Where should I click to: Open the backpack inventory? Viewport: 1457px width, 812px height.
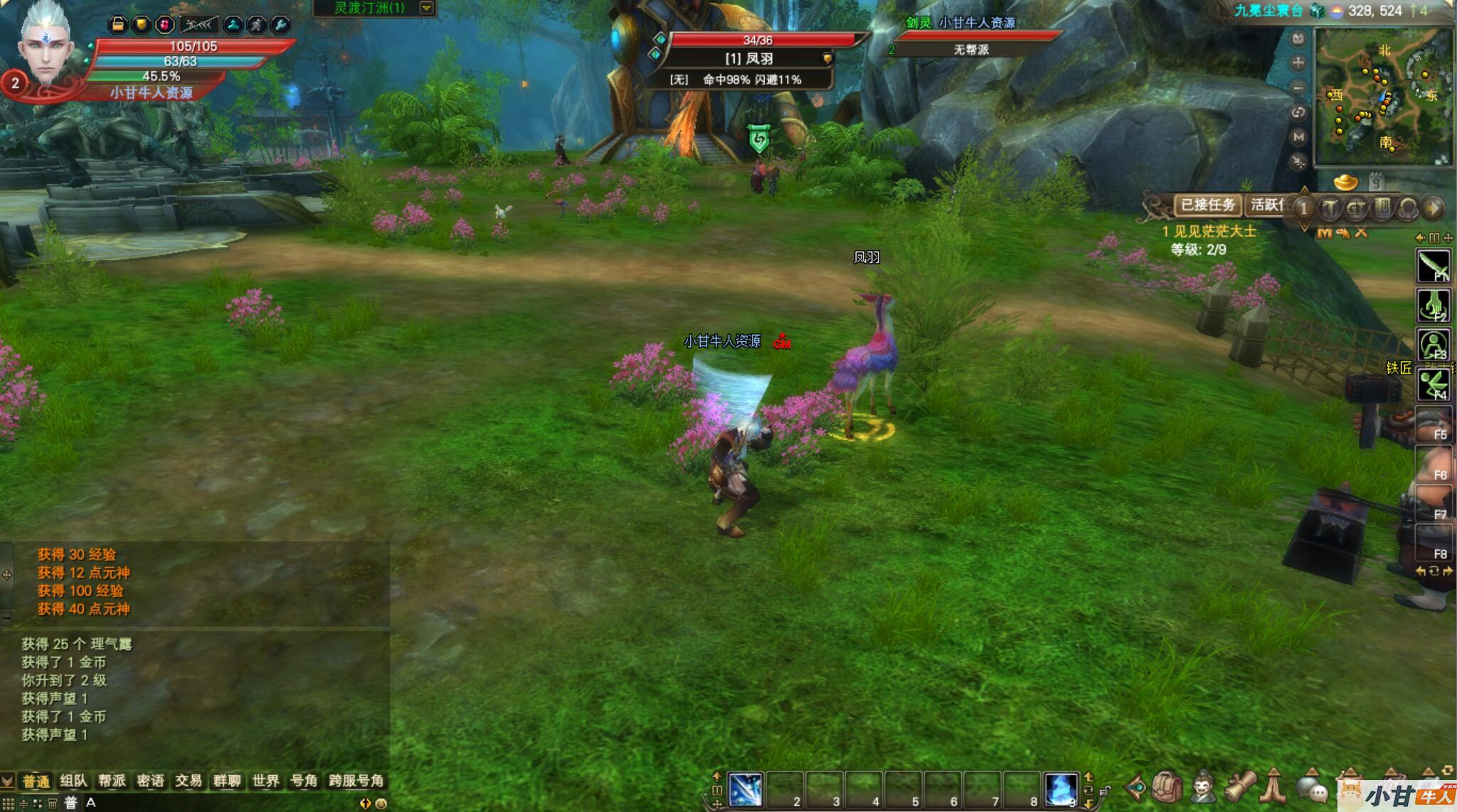tap(1167, 788)
